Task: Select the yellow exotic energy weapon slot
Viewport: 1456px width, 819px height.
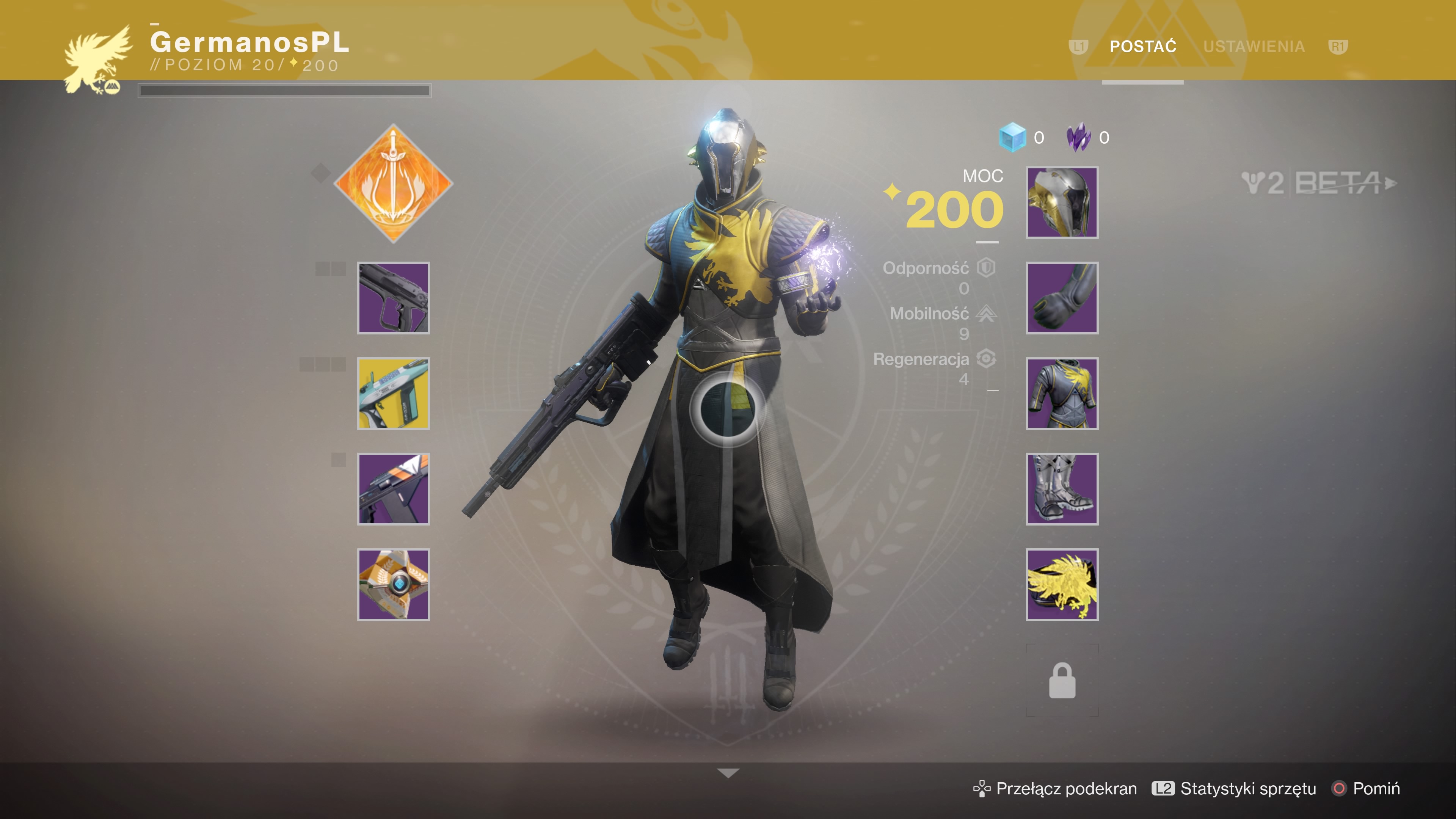Action: click(x=394, y=394)
